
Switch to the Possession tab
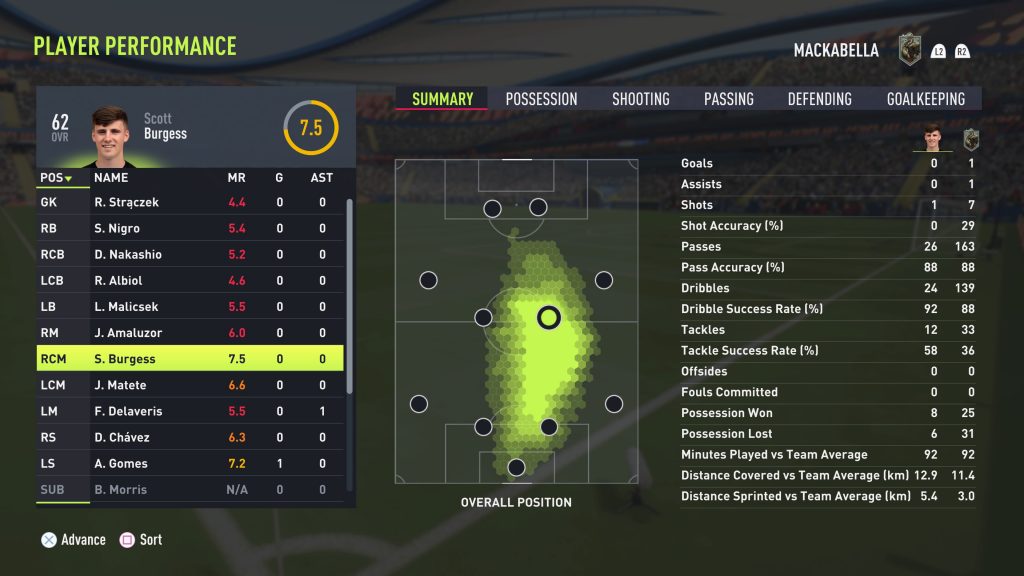(x=541, y=99)
